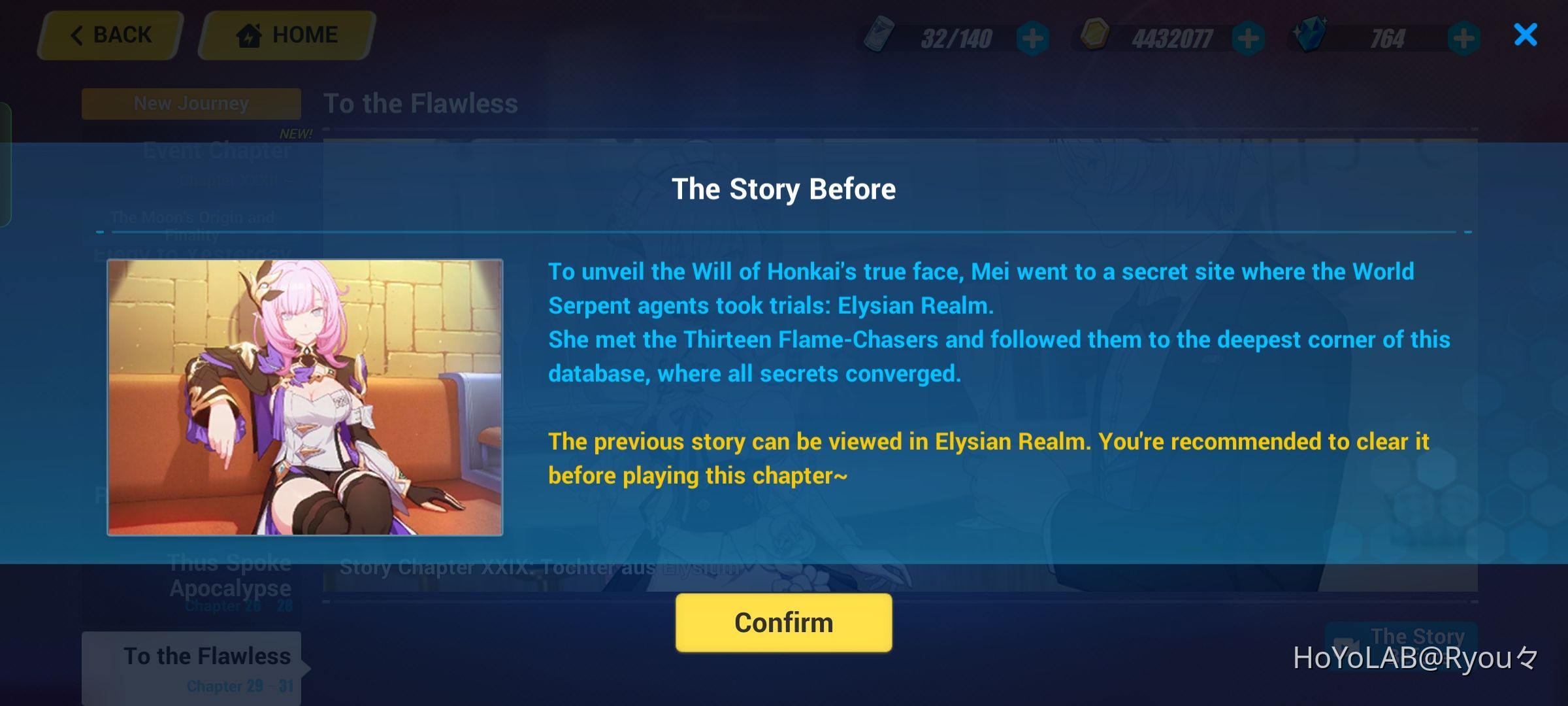The image size is (1568, 706).
Task: Click the HOME button
Action: (x=286, y=35)
